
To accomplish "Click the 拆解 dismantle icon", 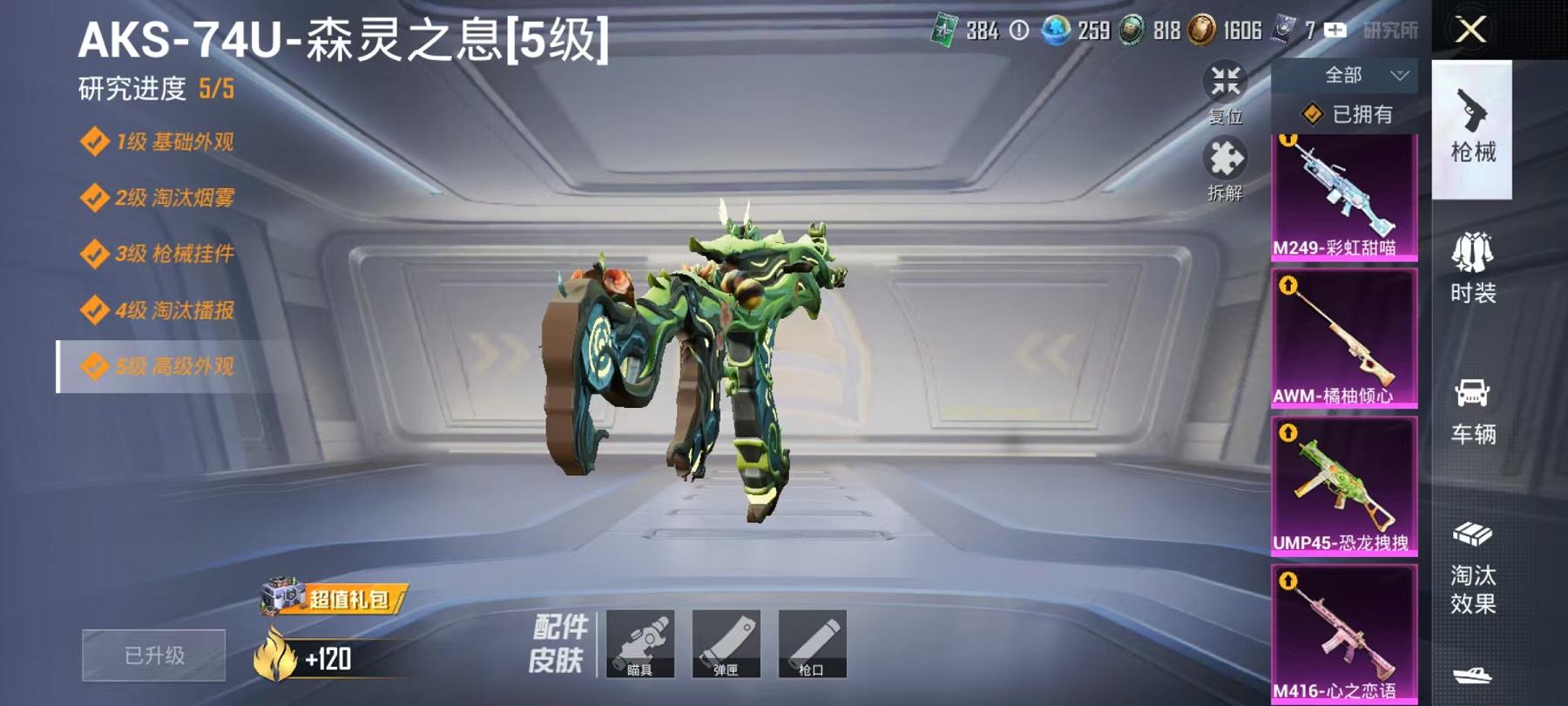I will pyautogui.click(x=1223, y=161).
